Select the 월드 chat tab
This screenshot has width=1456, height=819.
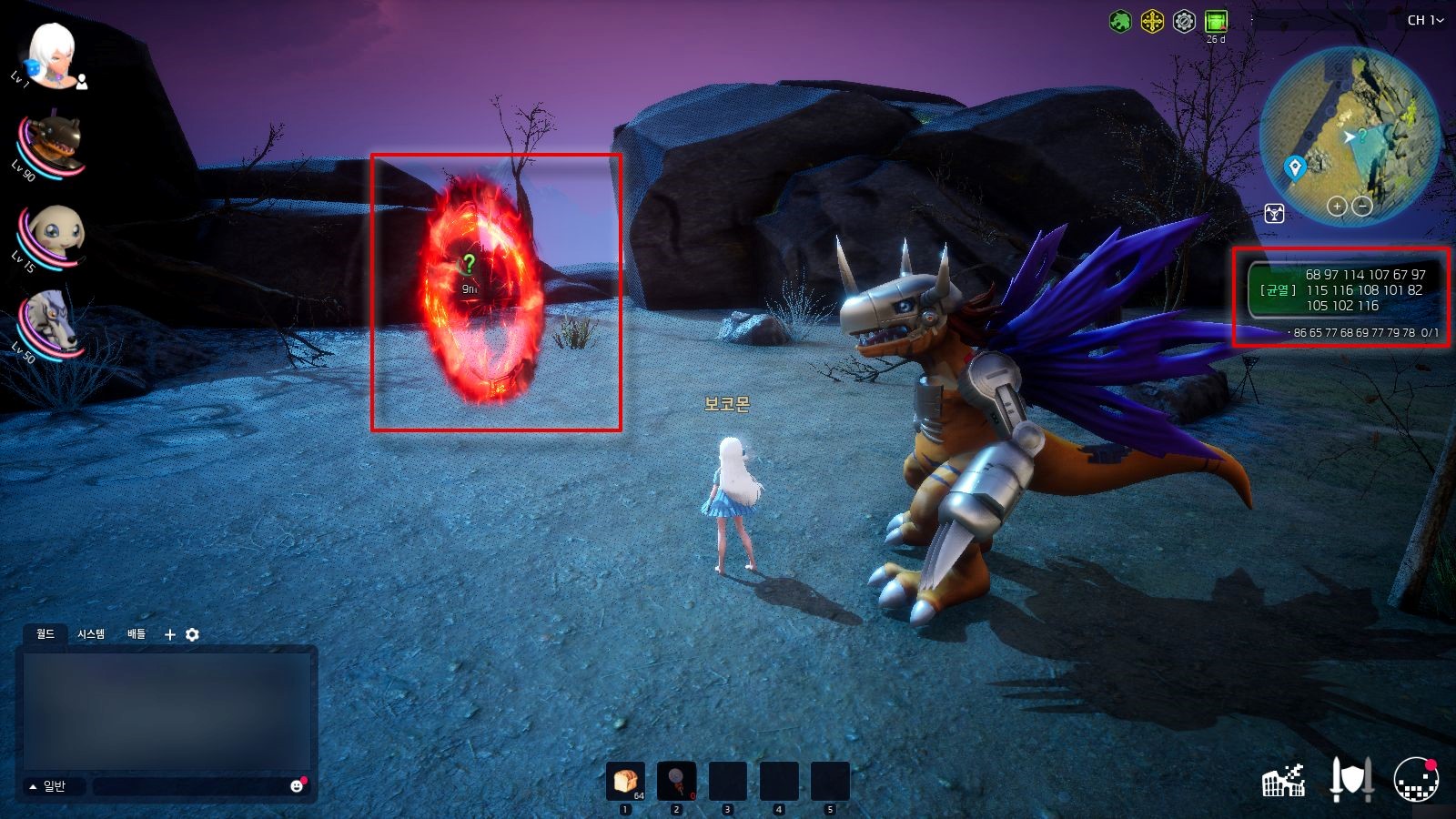[x=45, y=634]
